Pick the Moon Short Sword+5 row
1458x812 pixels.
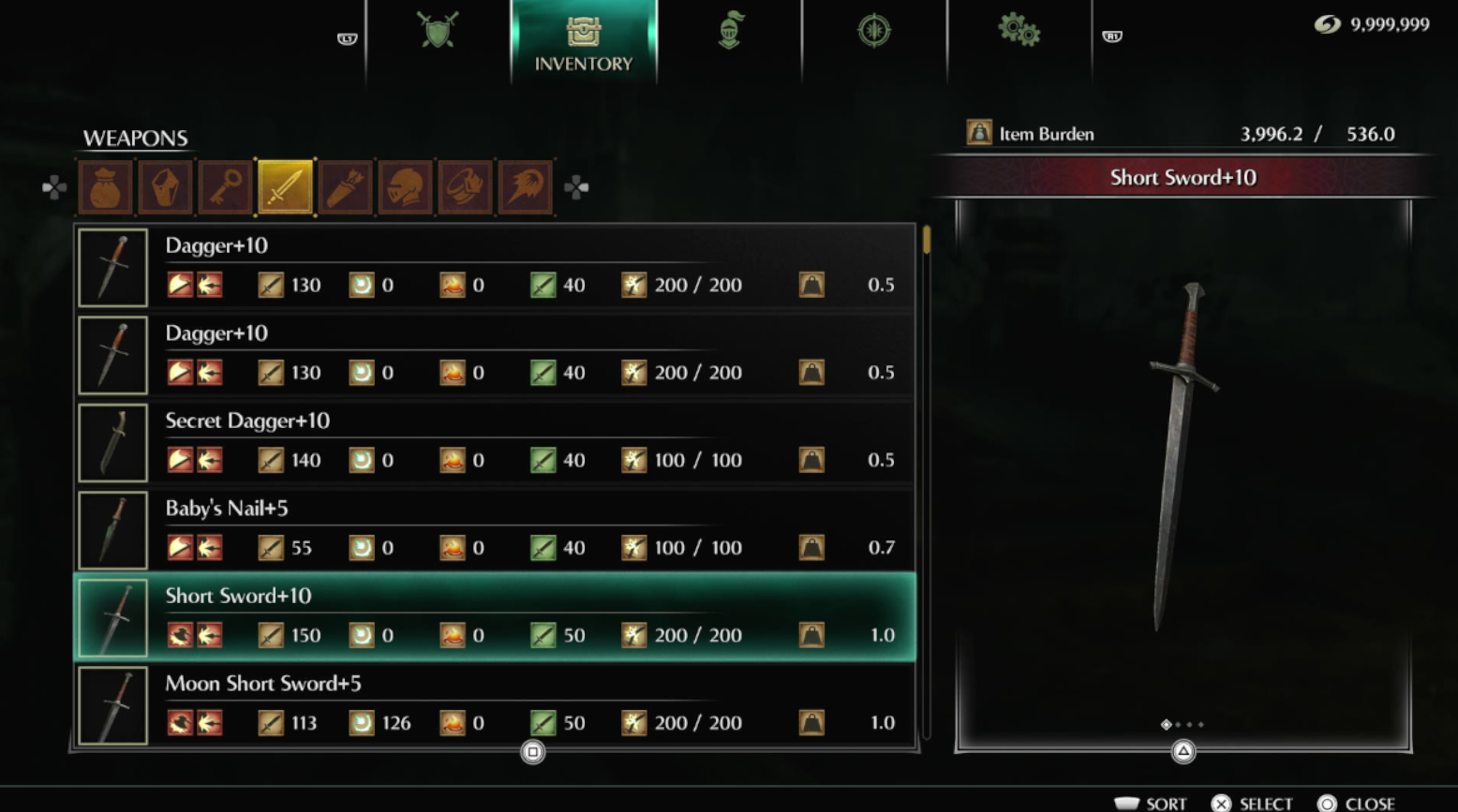tap(495, 704)
